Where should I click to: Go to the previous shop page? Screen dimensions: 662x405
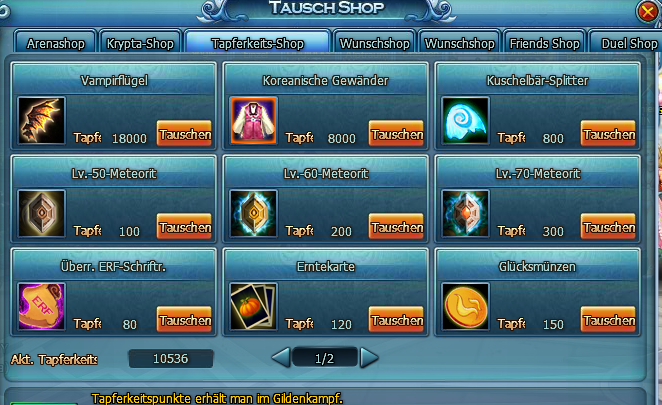tap(282, 357)
